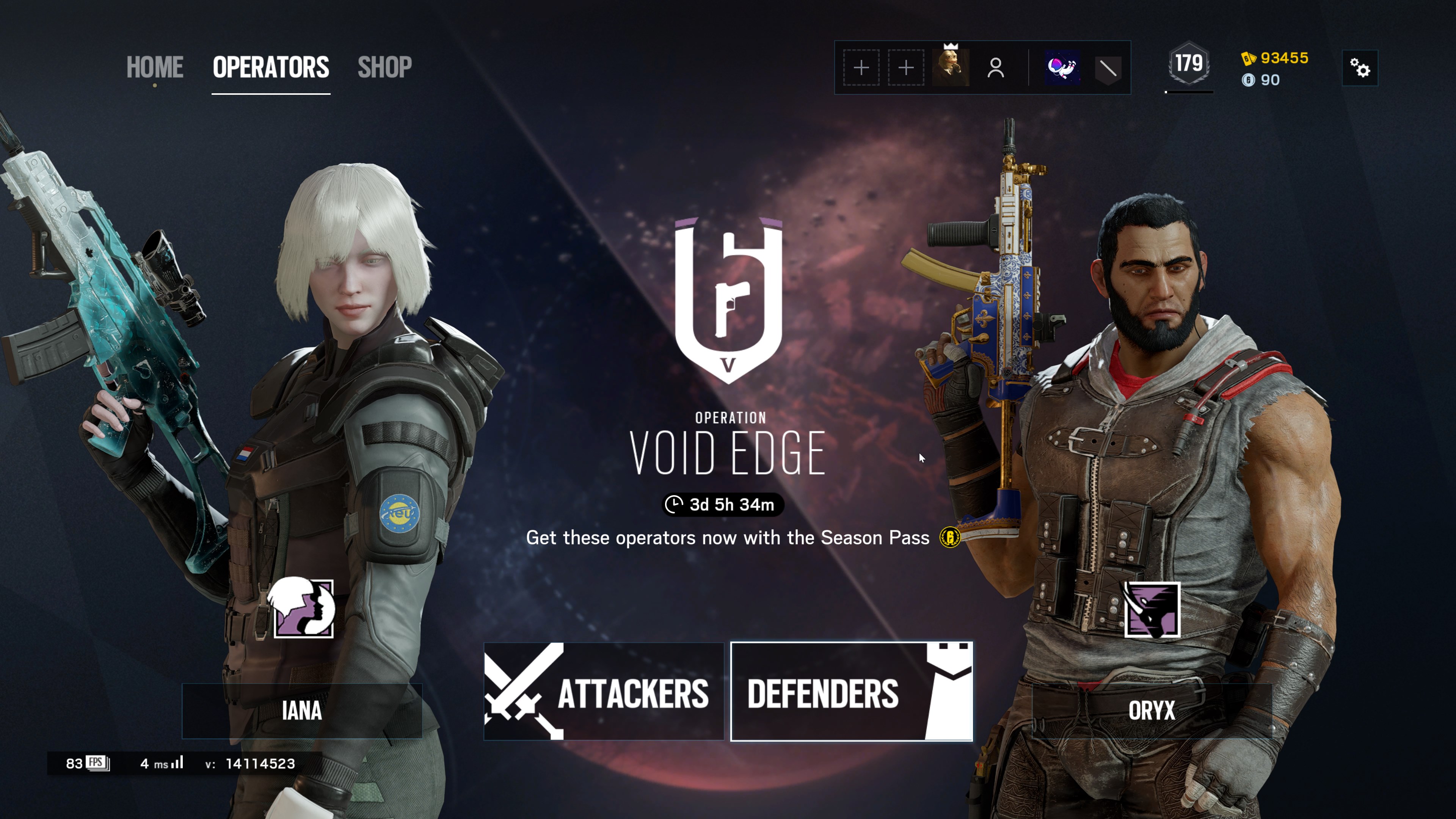The image size is (1456, 819).
Task: Open the SHOP tab
Action: pyautogui.click(x=384, y=67)
